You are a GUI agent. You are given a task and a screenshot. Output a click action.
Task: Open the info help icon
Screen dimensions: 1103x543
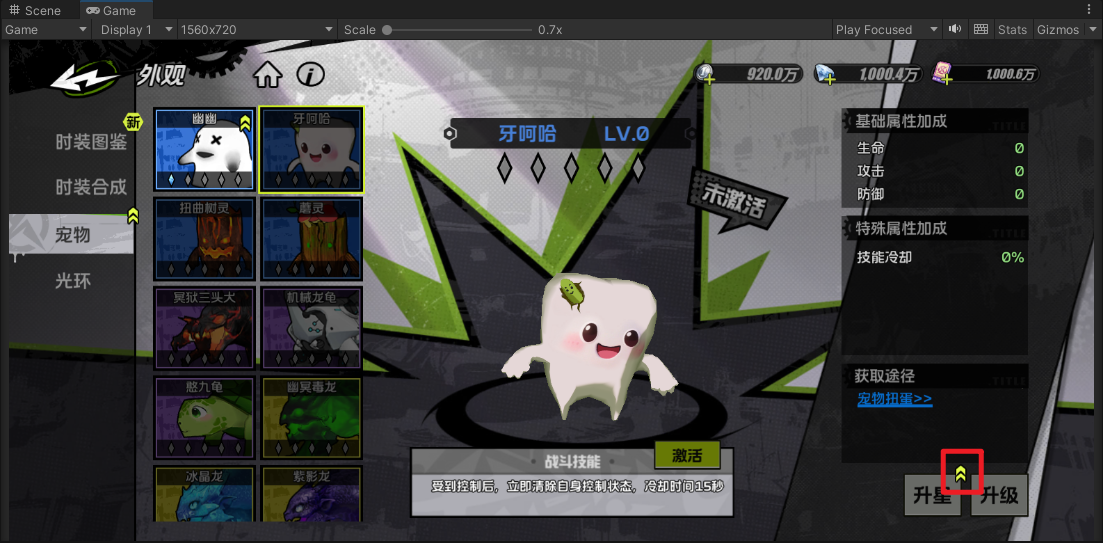click(x=311, y=75)
